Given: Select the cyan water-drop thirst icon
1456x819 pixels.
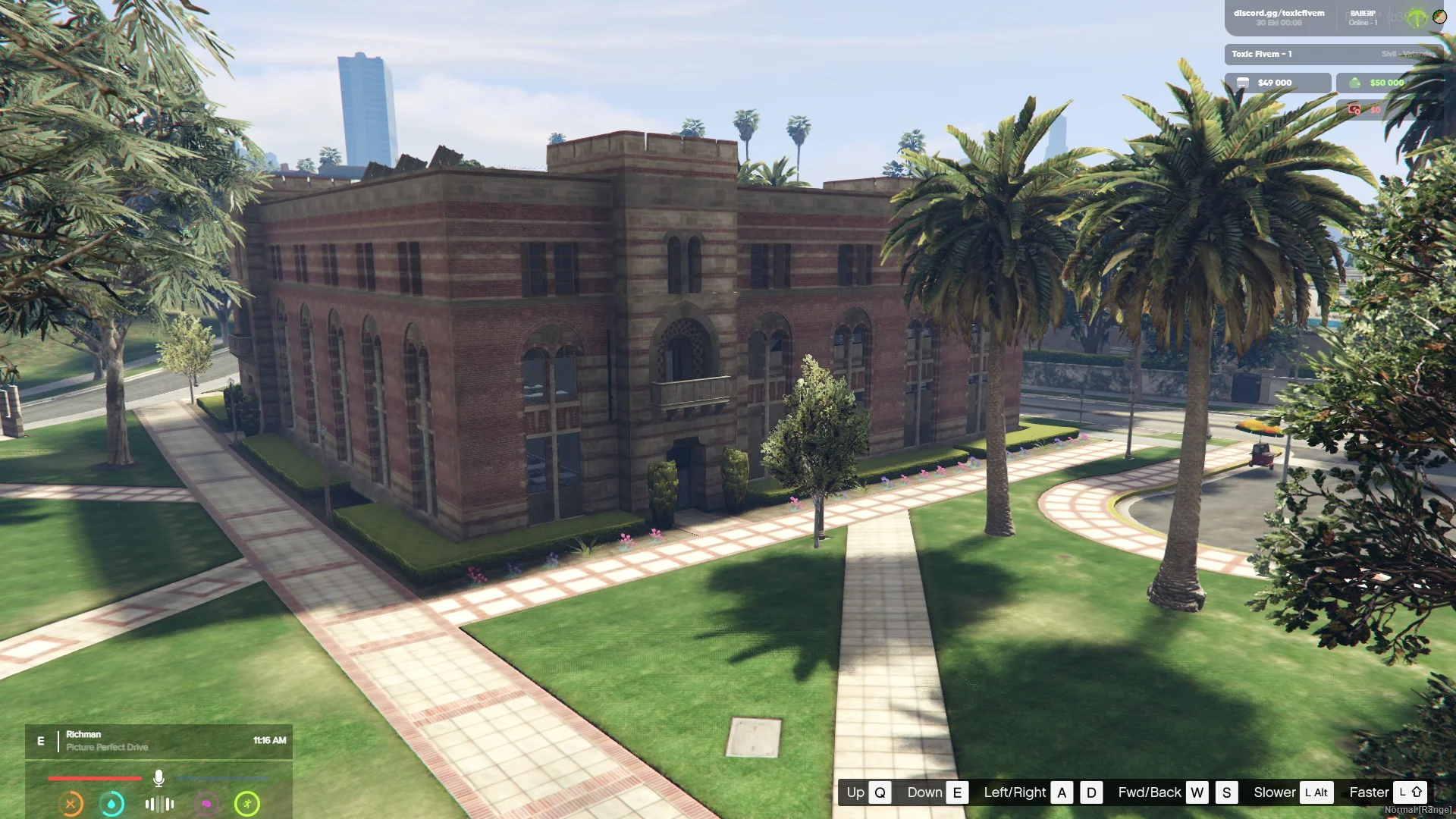Looking at the screenshot, I should (112, 804).
